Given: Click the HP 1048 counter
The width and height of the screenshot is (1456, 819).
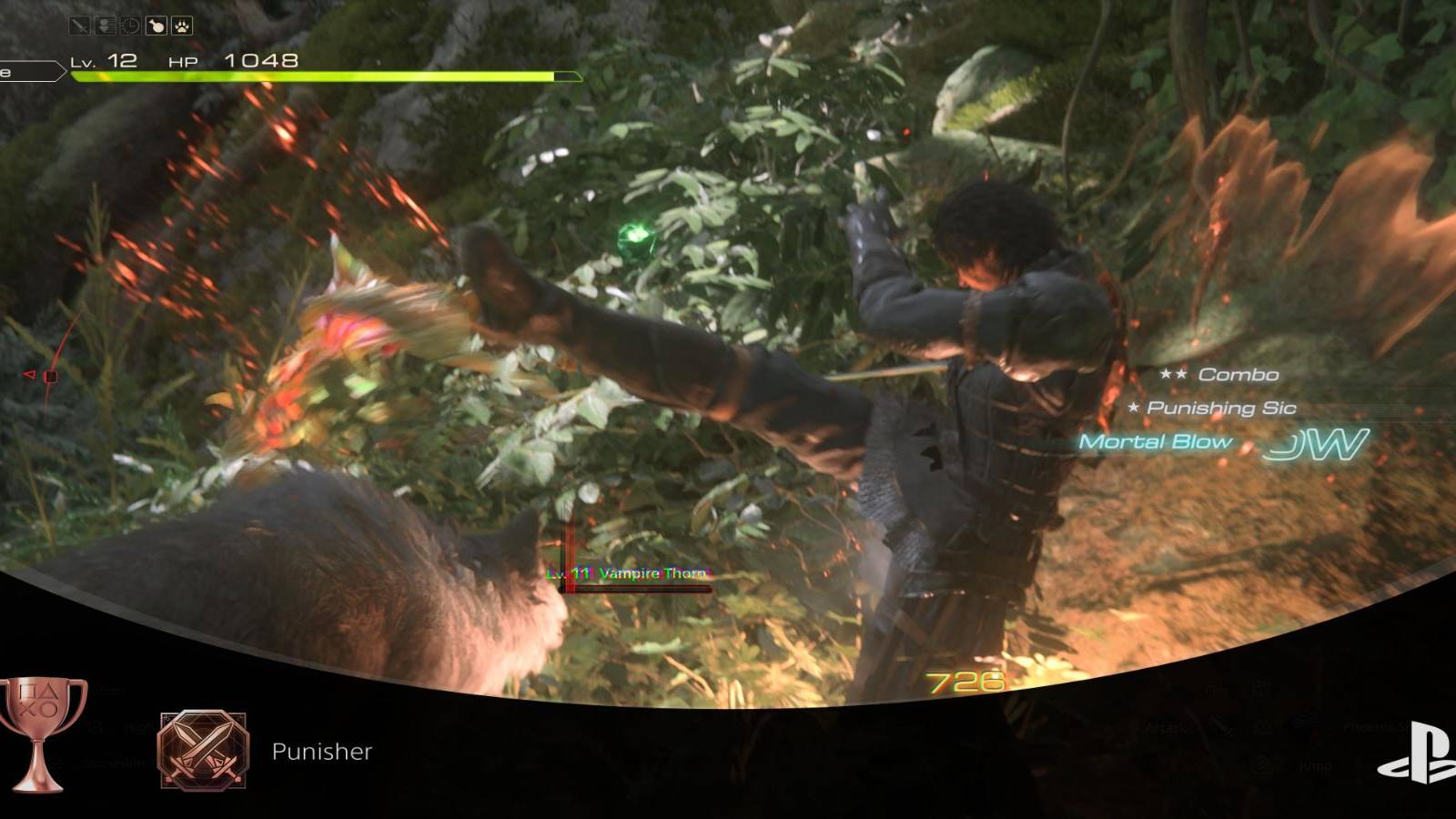Looking at the screenshot, I should pyautogui.click(x=227, y=59).
